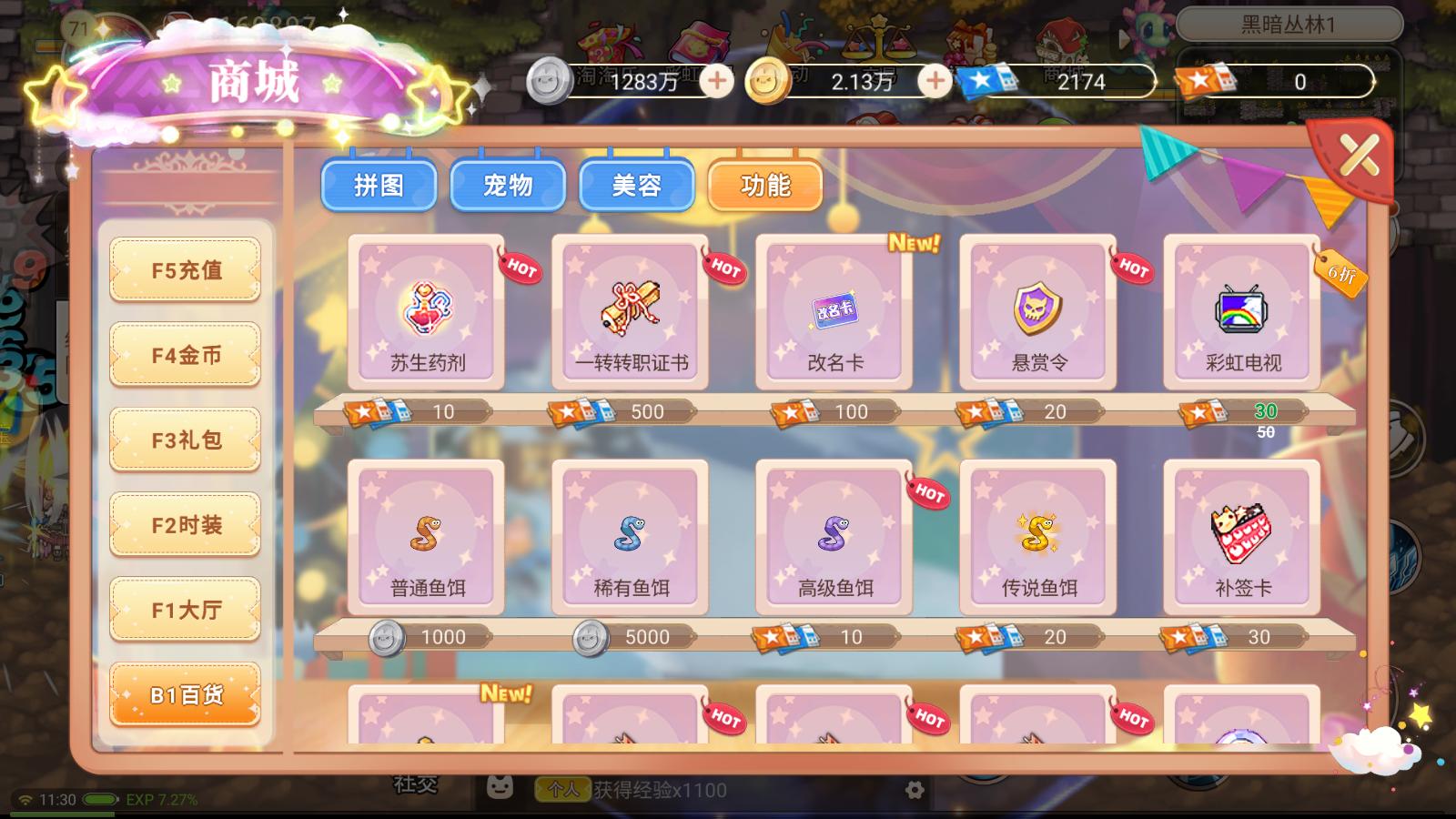Purchase the 苏生药剂 revival potion item
The image size is (1456, 819).
pos(428,314)
